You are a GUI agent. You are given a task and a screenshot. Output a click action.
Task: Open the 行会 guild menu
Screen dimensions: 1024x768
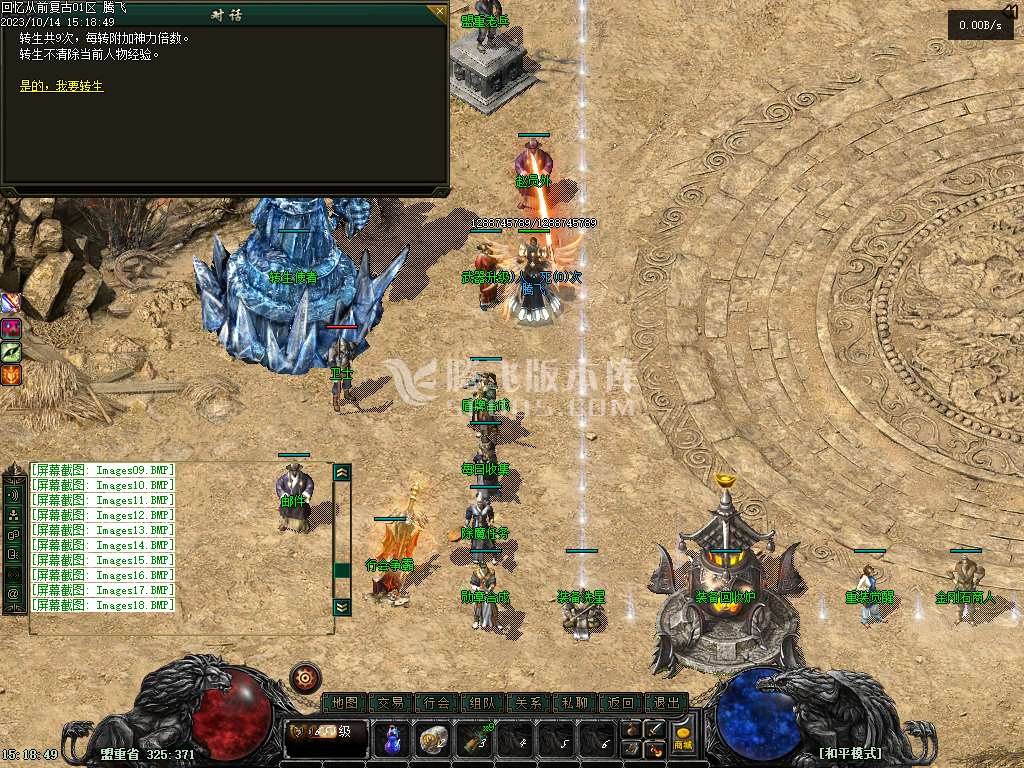point(436,703)
